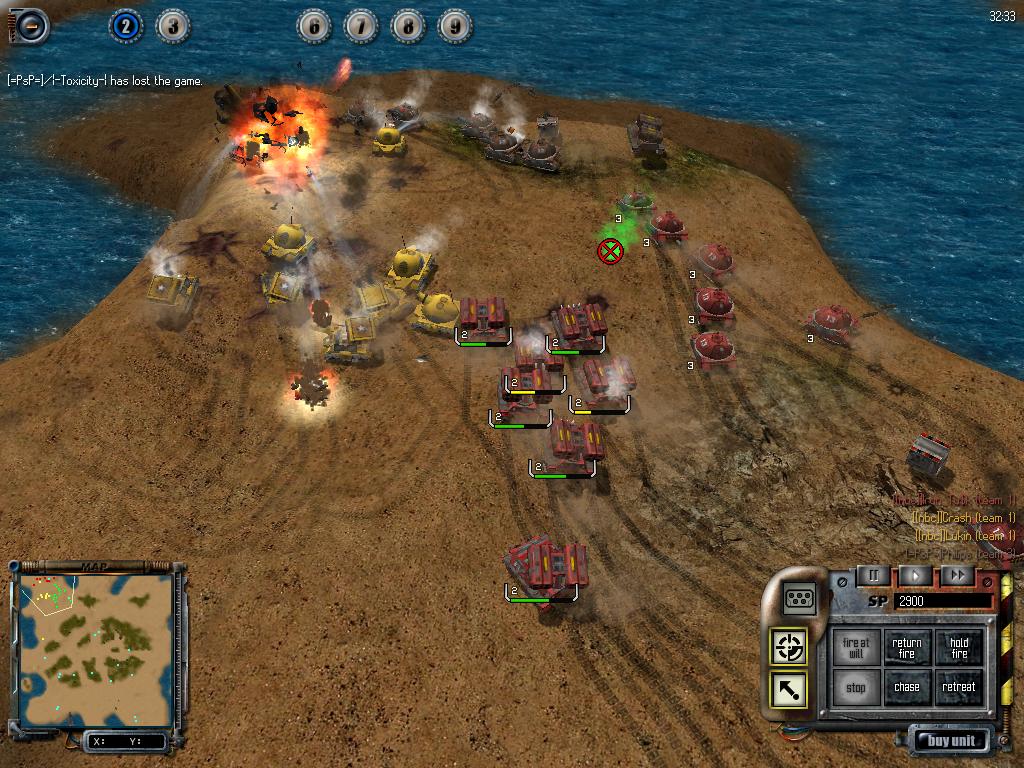Pause the game with the pause button

[x=873, y=575]
